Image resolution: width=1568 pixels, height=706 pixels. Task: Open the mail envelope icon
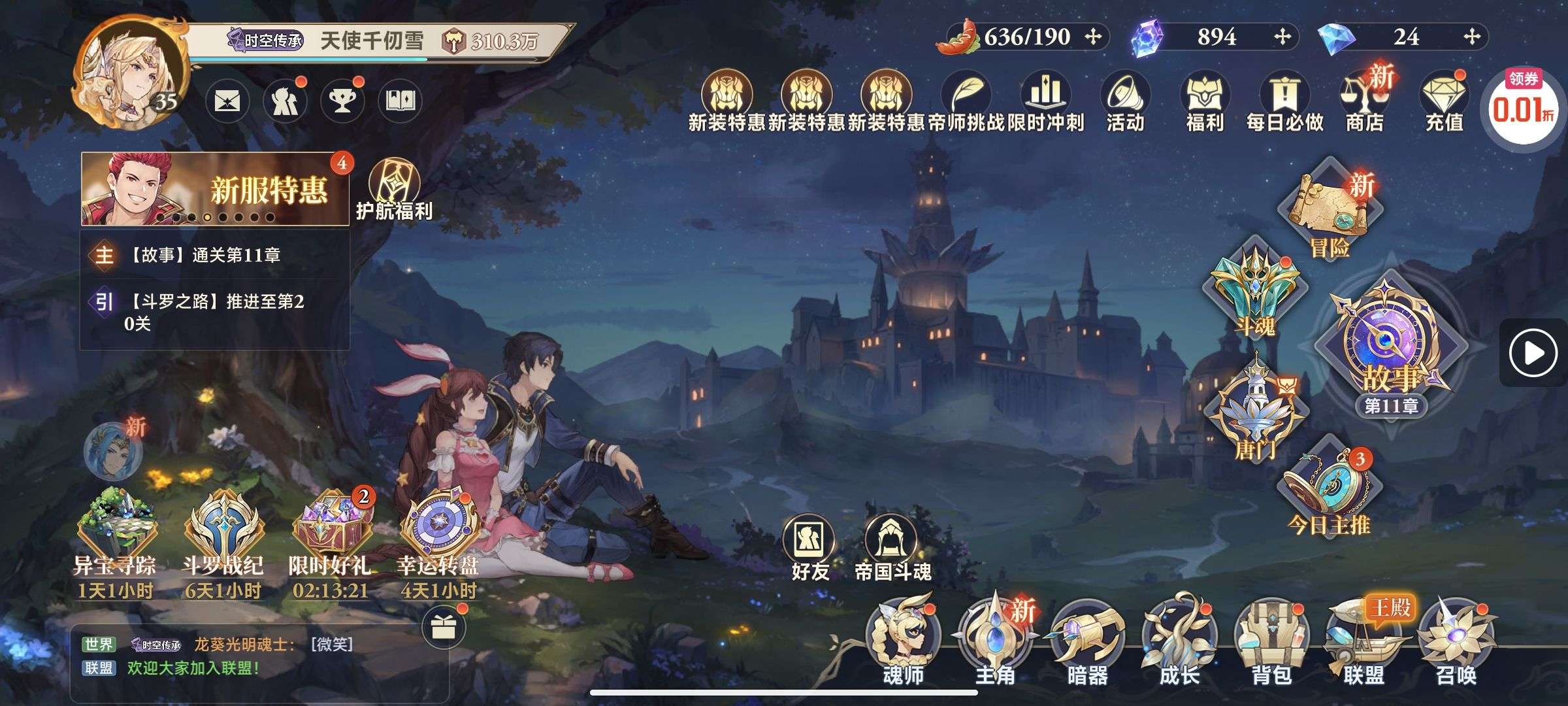point(227,101)
